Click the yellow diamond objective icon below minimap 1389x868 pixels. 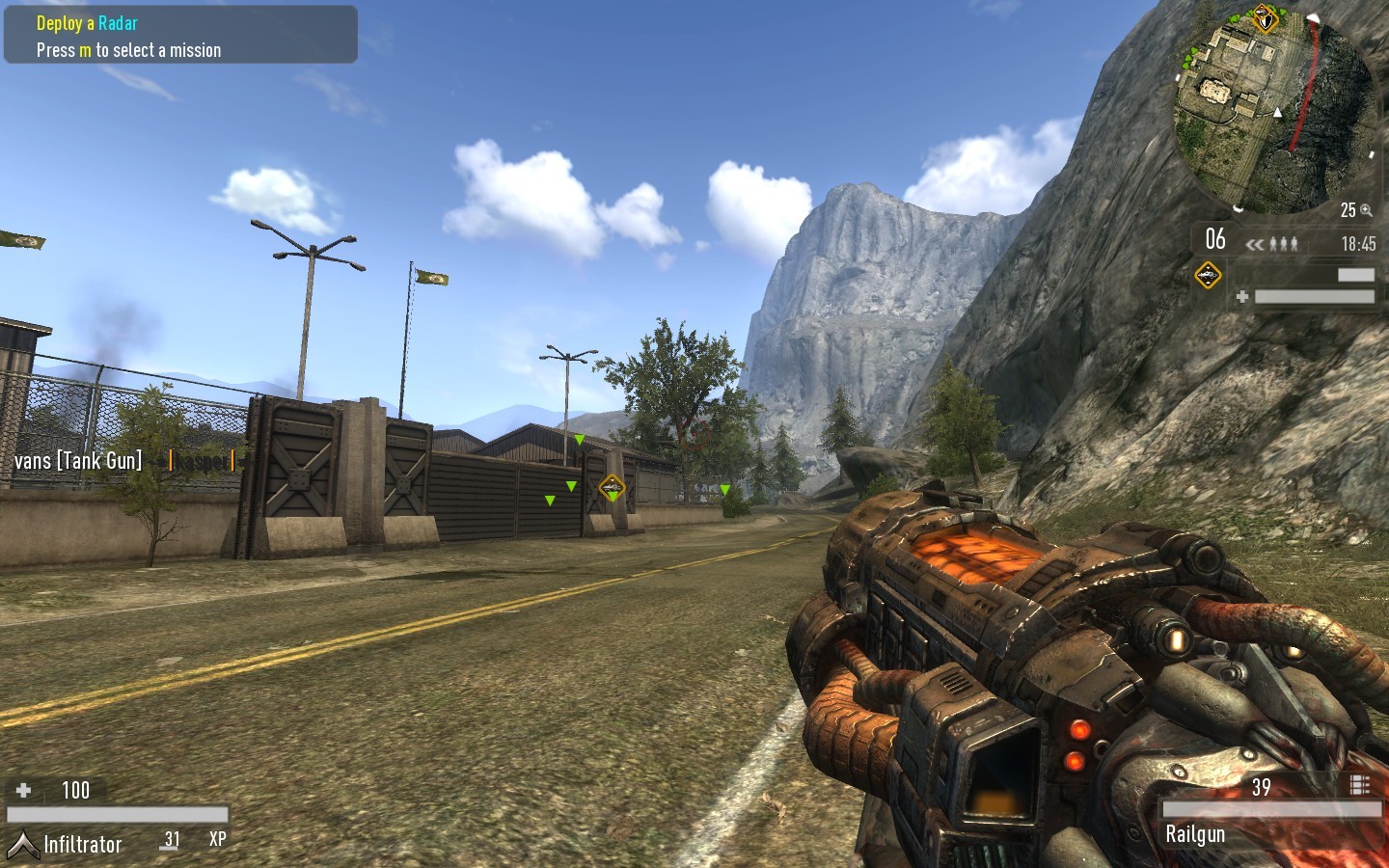[x=1208, y=276]
